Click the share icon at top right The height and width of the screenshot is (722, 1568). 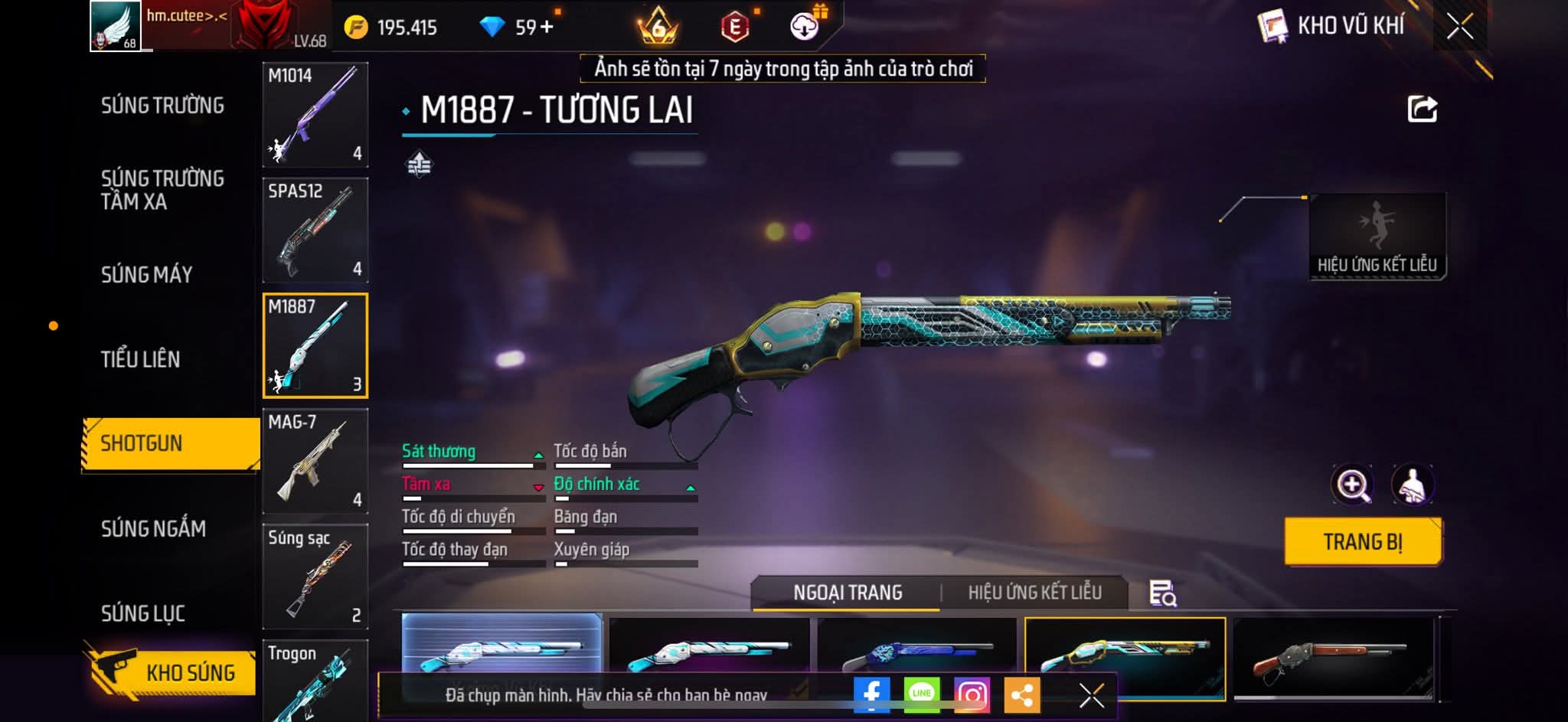point(1422,109)
